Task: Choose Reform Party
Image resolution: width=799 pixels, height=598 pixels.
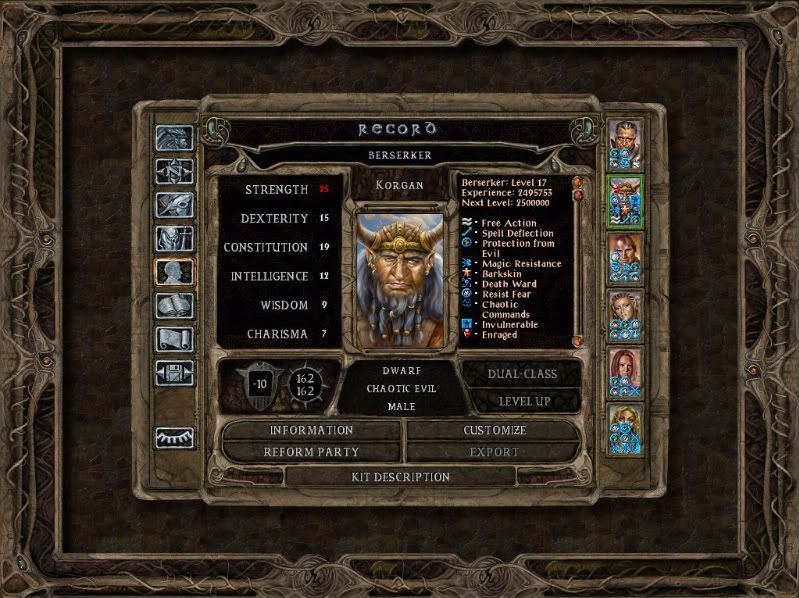Action: pos(311,452)
